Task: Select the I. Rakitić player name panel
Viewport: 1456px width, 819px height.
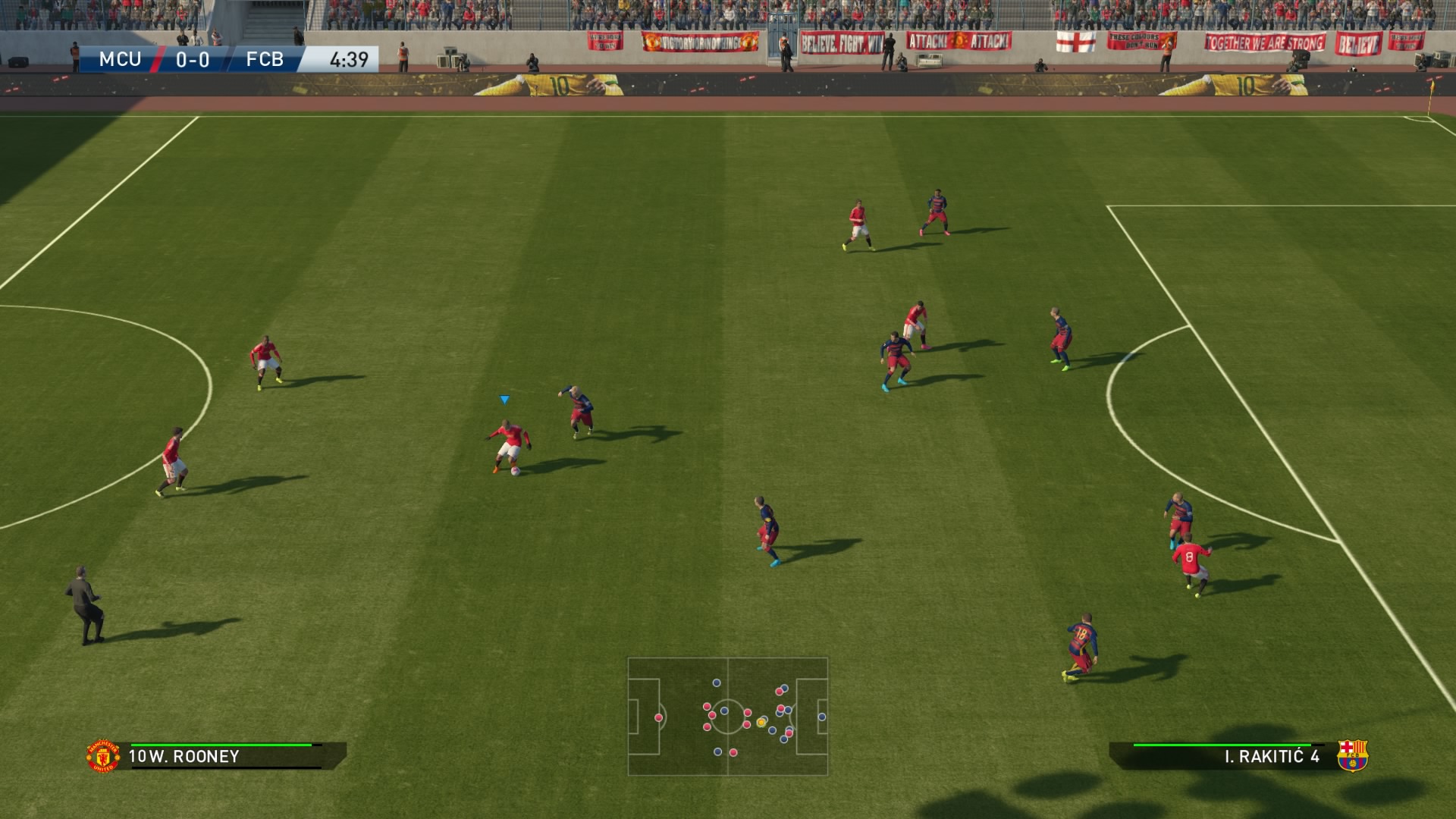Action: coord(1228,756)
